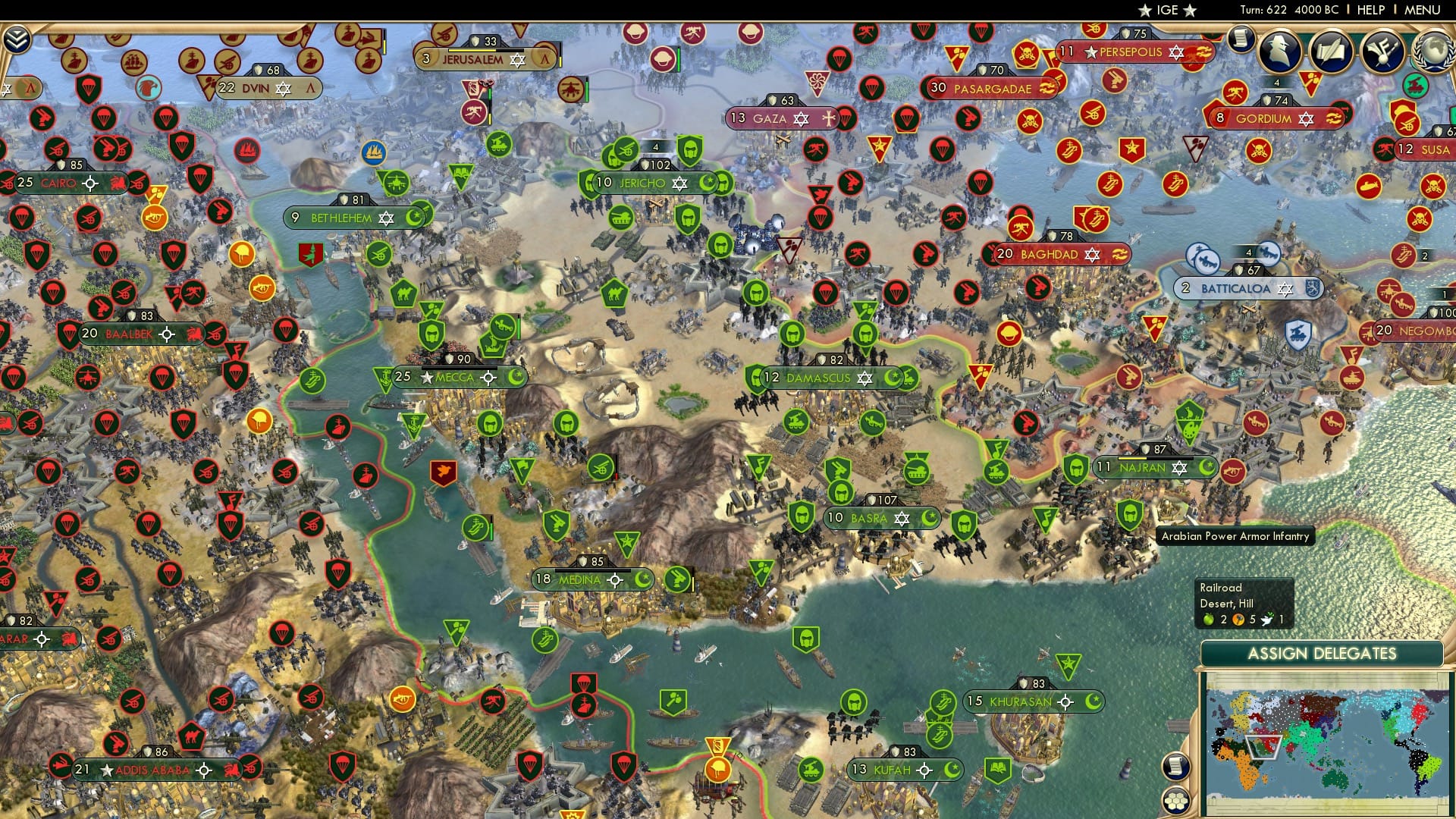Click the city connection icon beside Cairo's name
1456x819 pixels.
click(x=90, y=182)
